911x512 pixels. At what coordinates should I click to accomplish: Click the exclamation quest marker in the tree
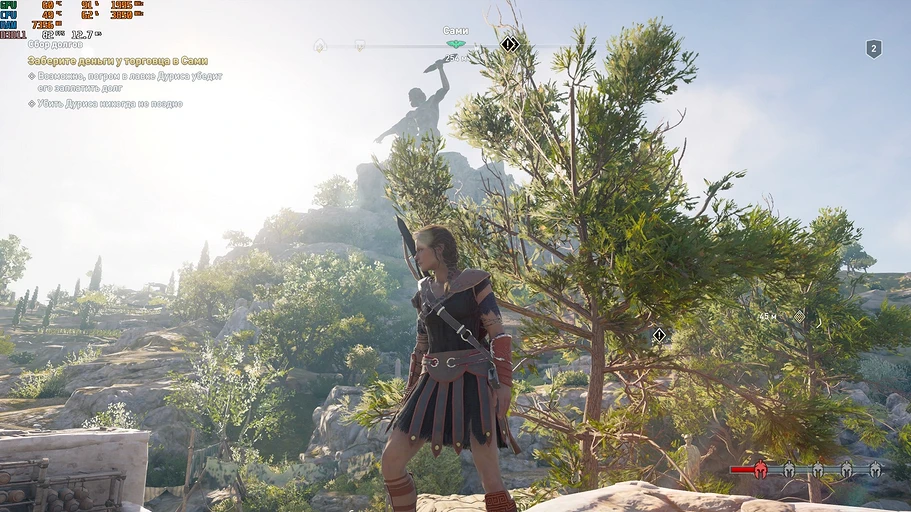tap(659, 335)
